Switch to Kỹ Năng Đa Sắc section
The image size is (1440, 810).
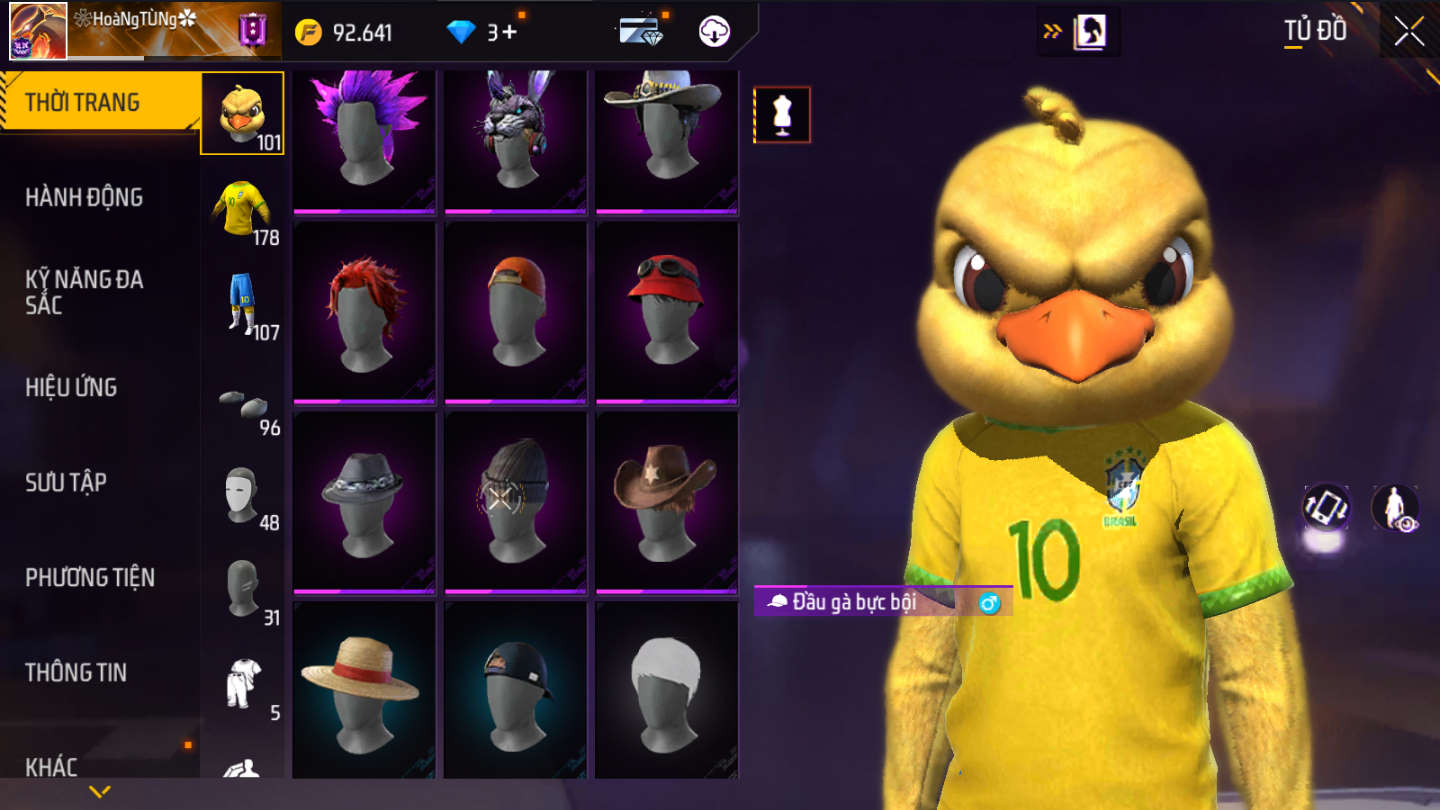[x=84, y=292]
